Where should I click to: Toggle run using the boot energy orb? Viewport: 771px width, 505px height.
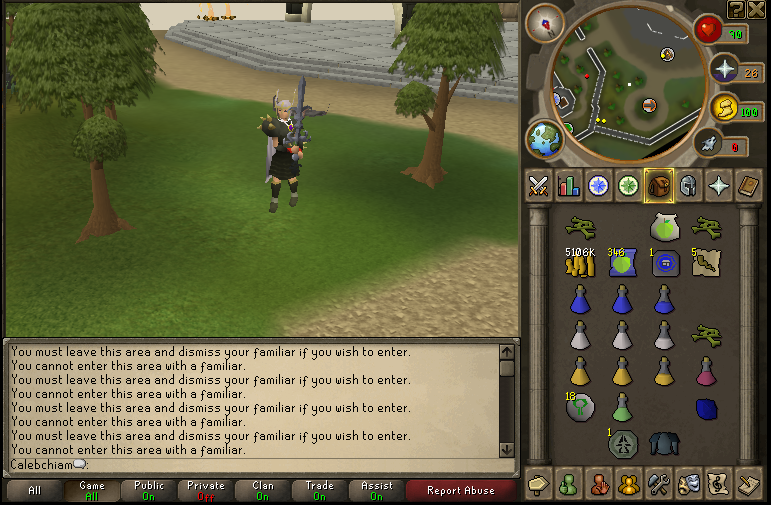pos(721,108)
